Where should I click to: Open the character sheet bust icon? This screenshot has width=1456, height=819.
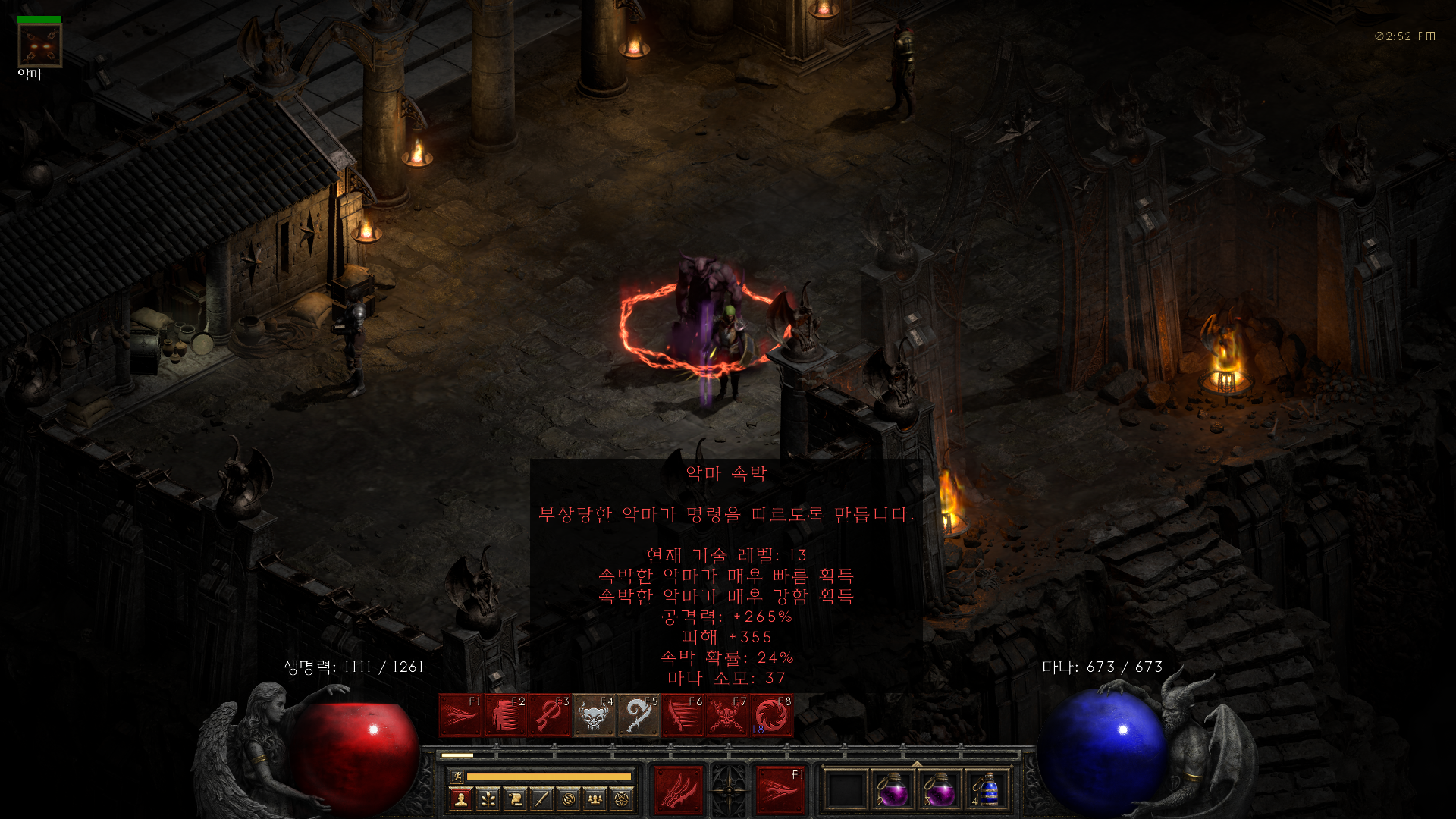pos(460,799)
